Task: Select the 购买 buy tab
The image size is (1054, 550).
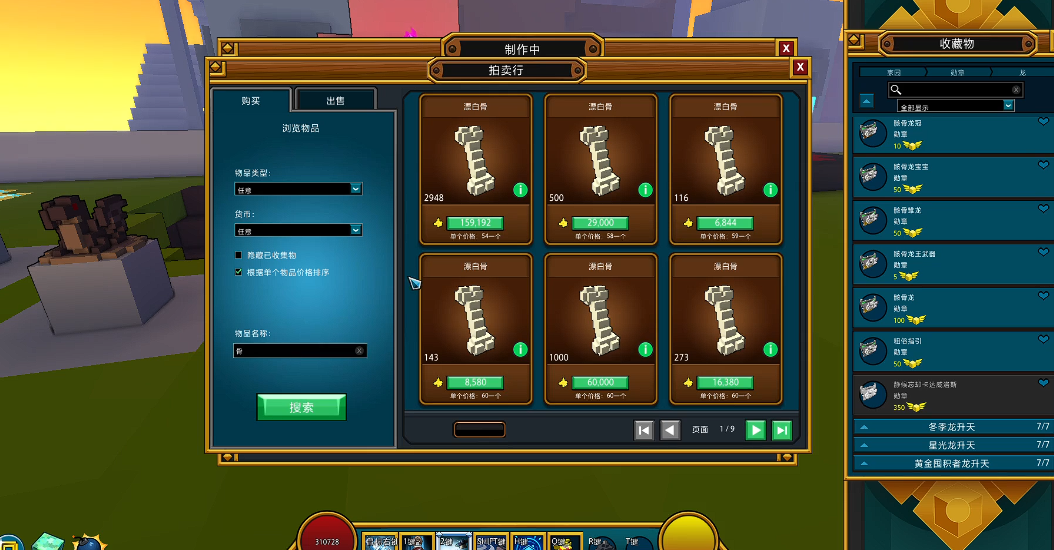Action: coord(250,100)
